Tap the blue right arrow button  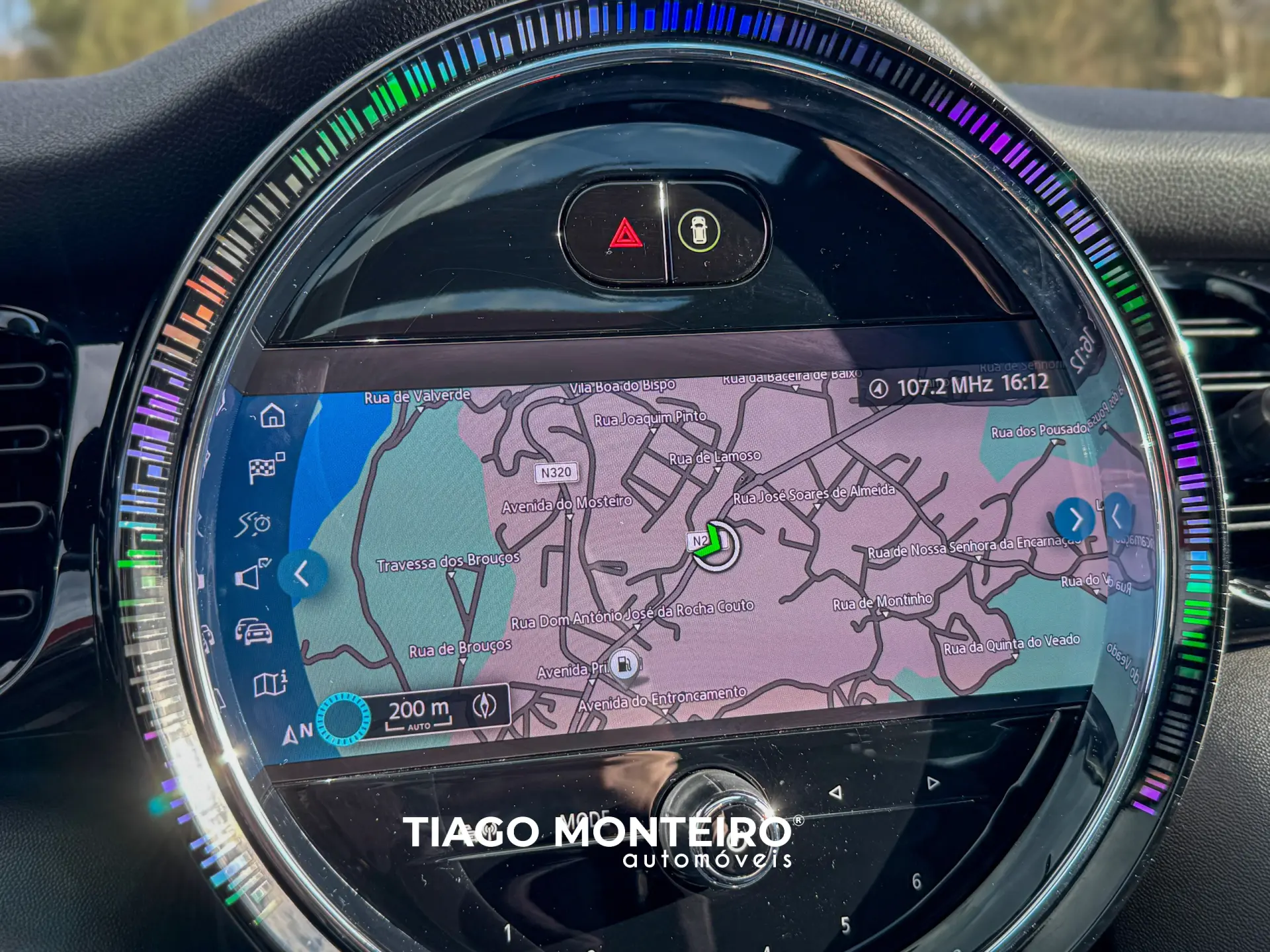pyautogui.click(x=1075, y=519)
